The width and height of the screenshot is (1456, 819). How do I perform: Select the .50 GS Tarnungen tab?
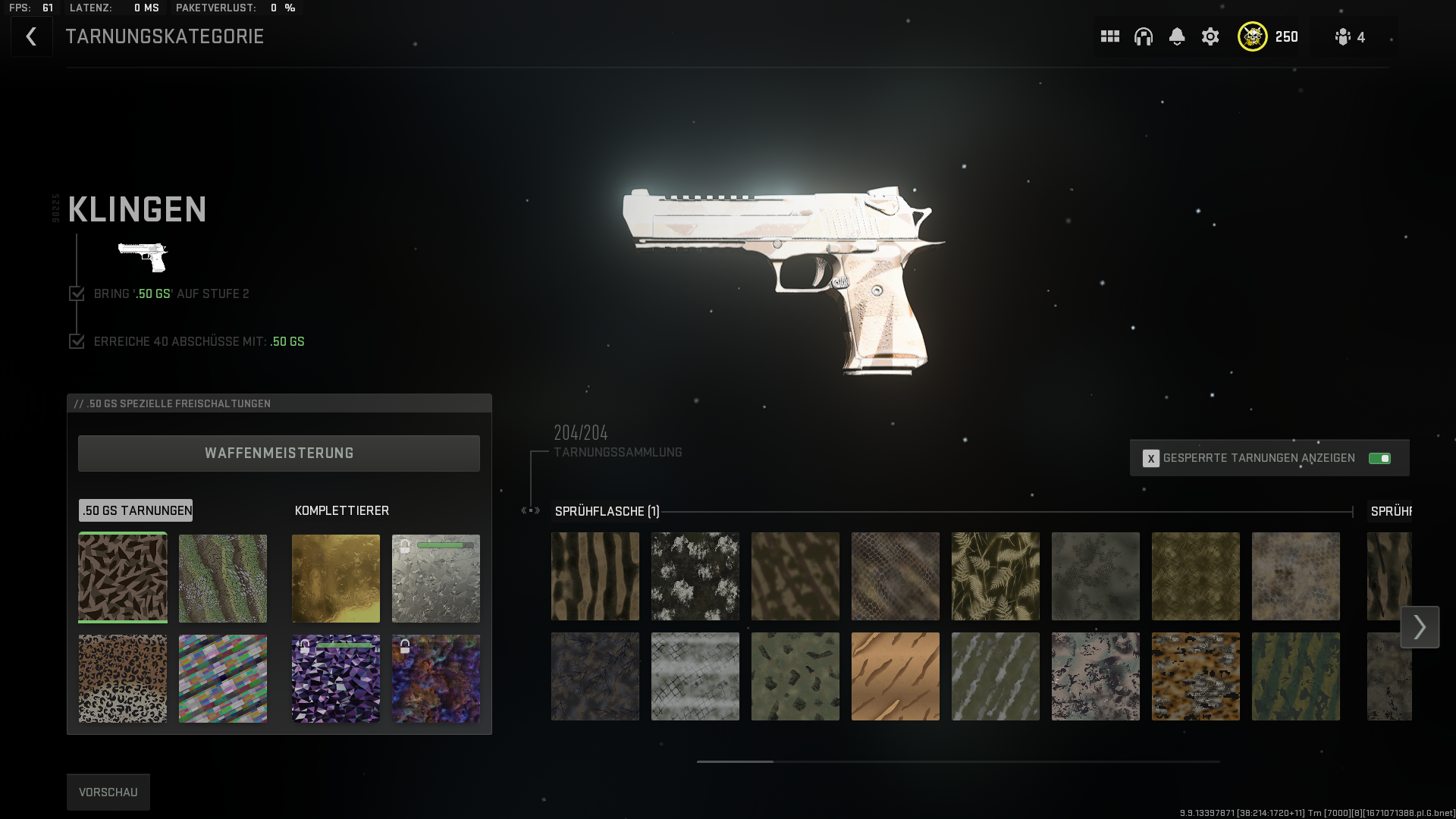click(136, 510)
